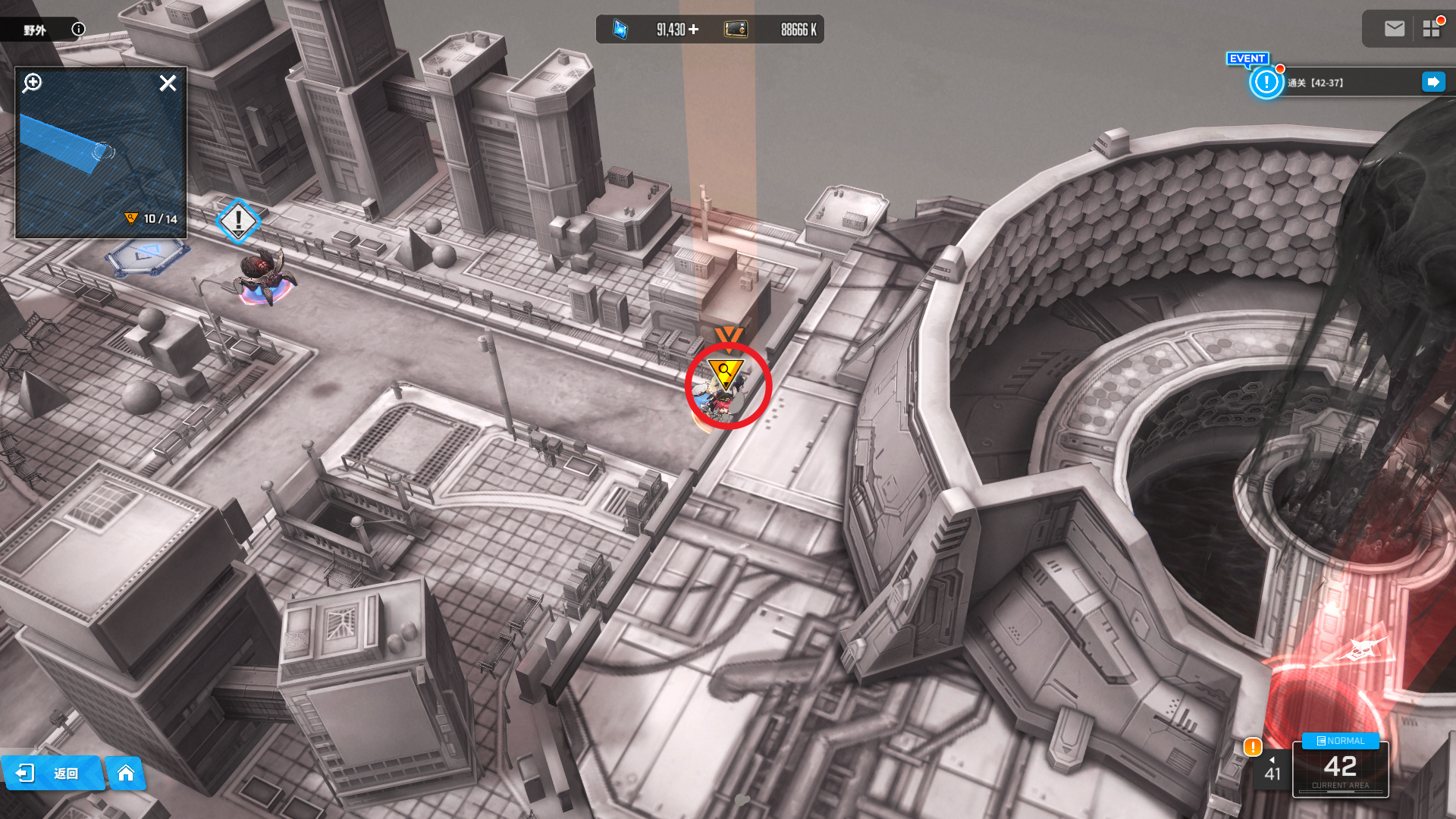Open the mail inbox
This screenshot has width=1456, height=819.
1394,29
